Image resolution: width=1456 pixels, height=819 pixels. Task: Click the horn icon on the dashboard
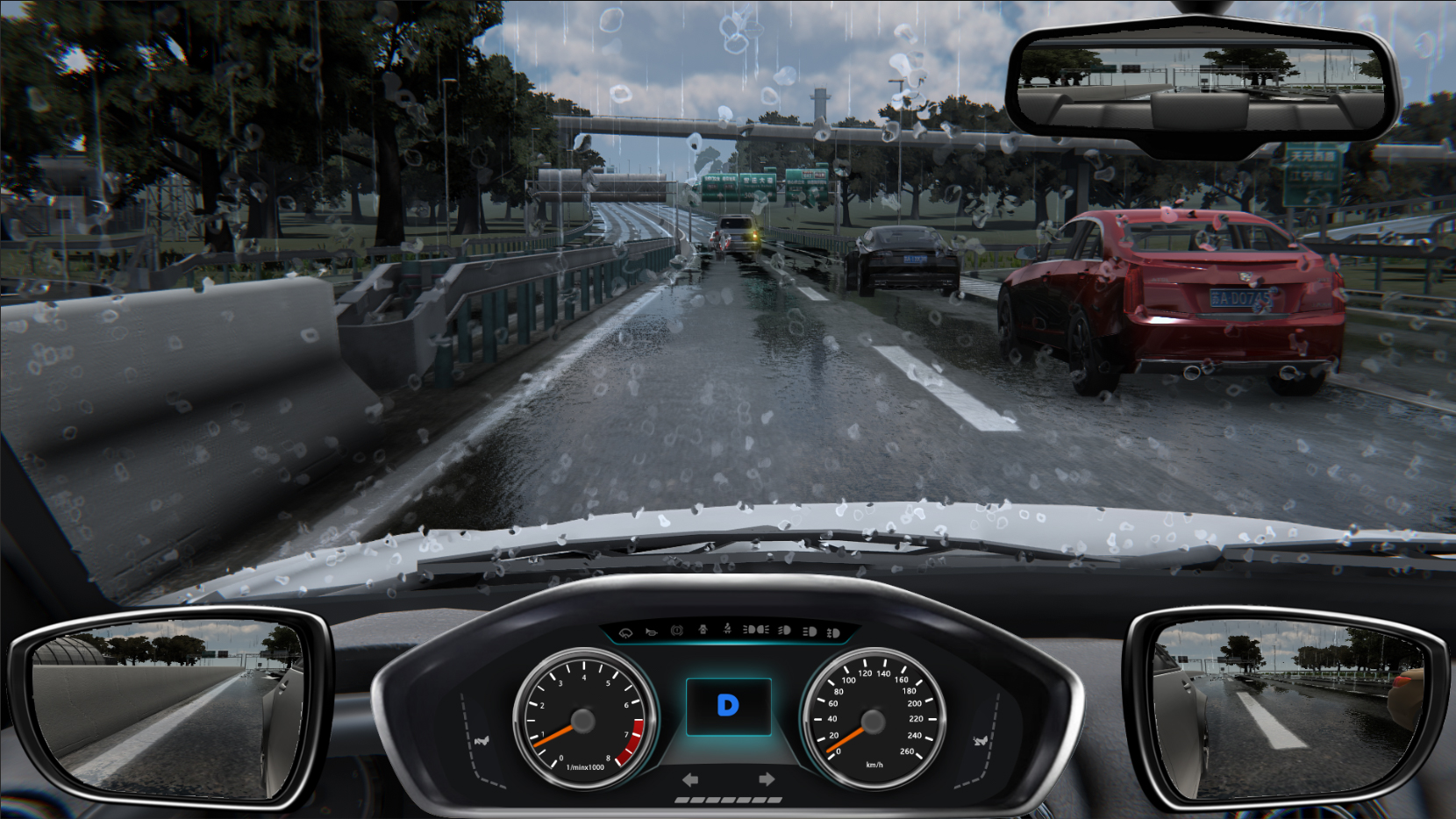[x=651, y=631]
